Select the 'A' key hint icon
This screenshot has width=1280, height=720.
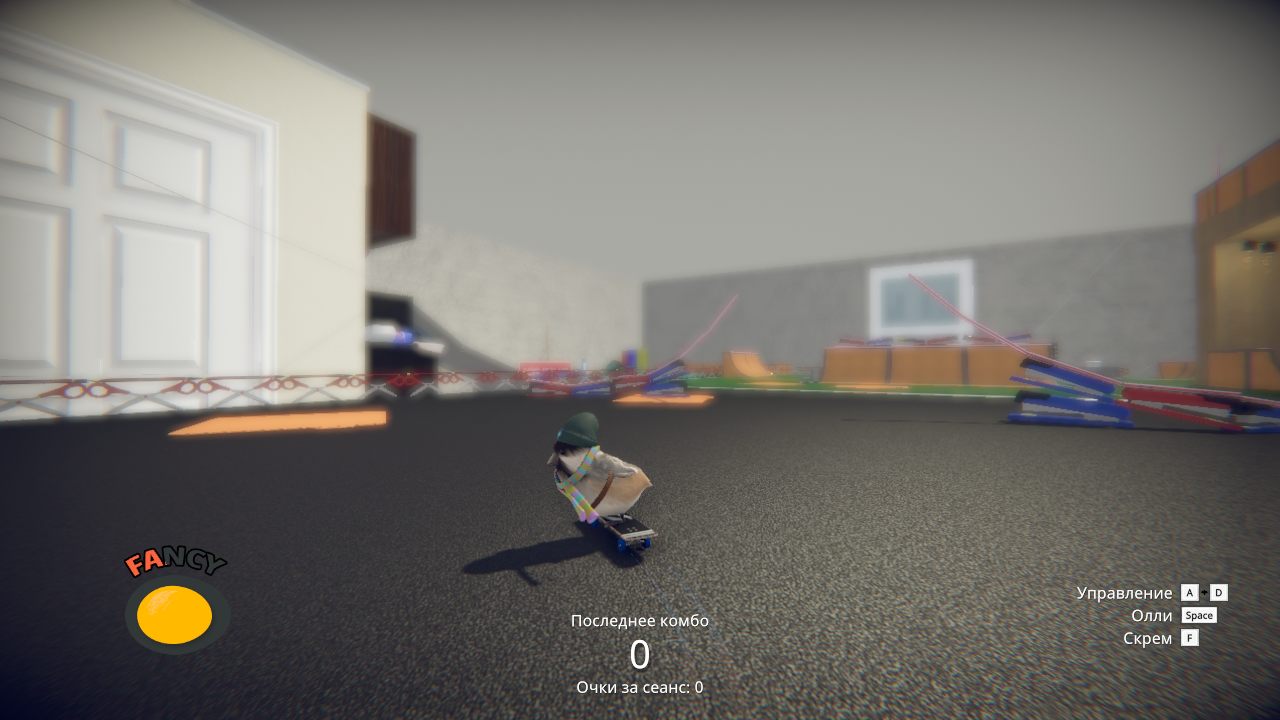click(x=1190, y=593)
